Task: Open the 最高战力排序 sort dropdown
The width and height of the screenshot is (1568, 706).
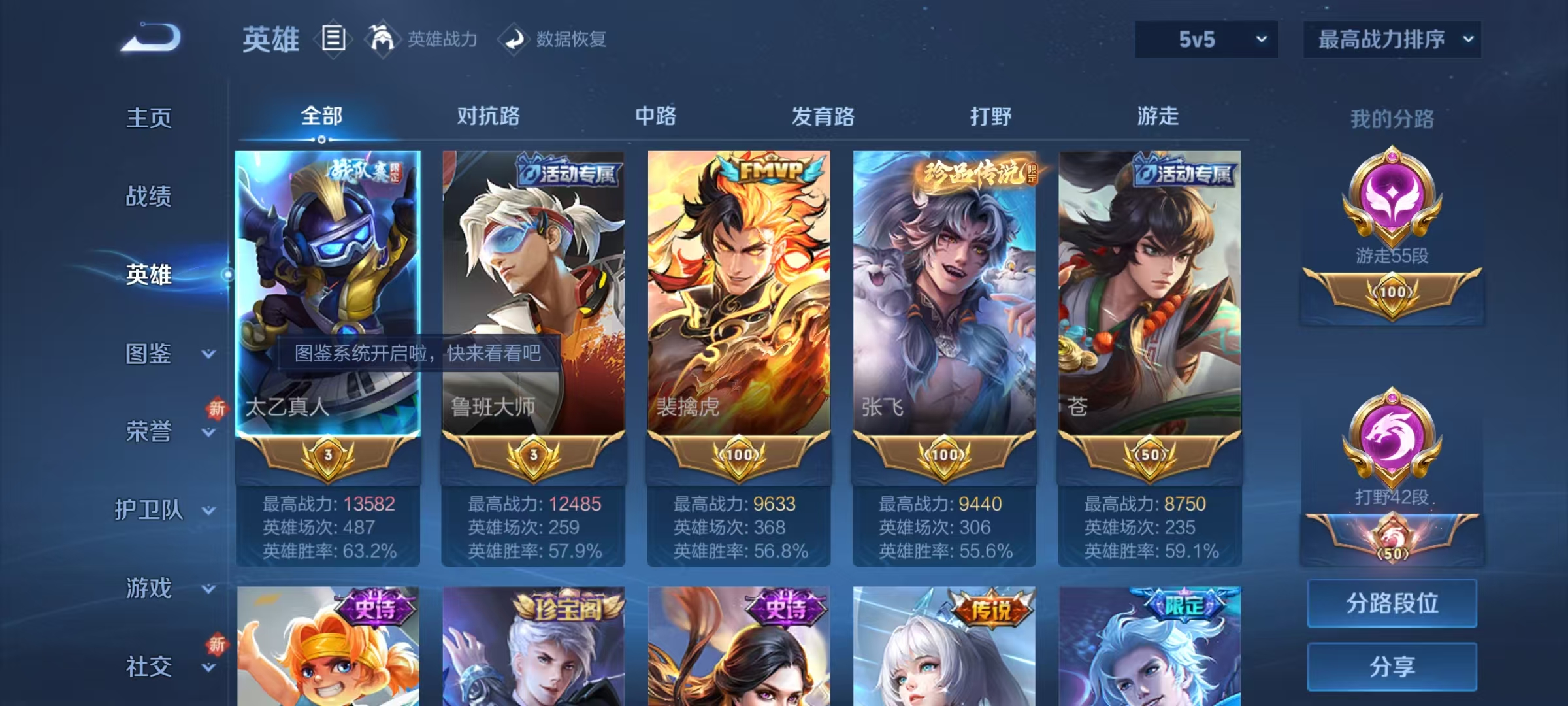Action: [x=1392, y=39]
